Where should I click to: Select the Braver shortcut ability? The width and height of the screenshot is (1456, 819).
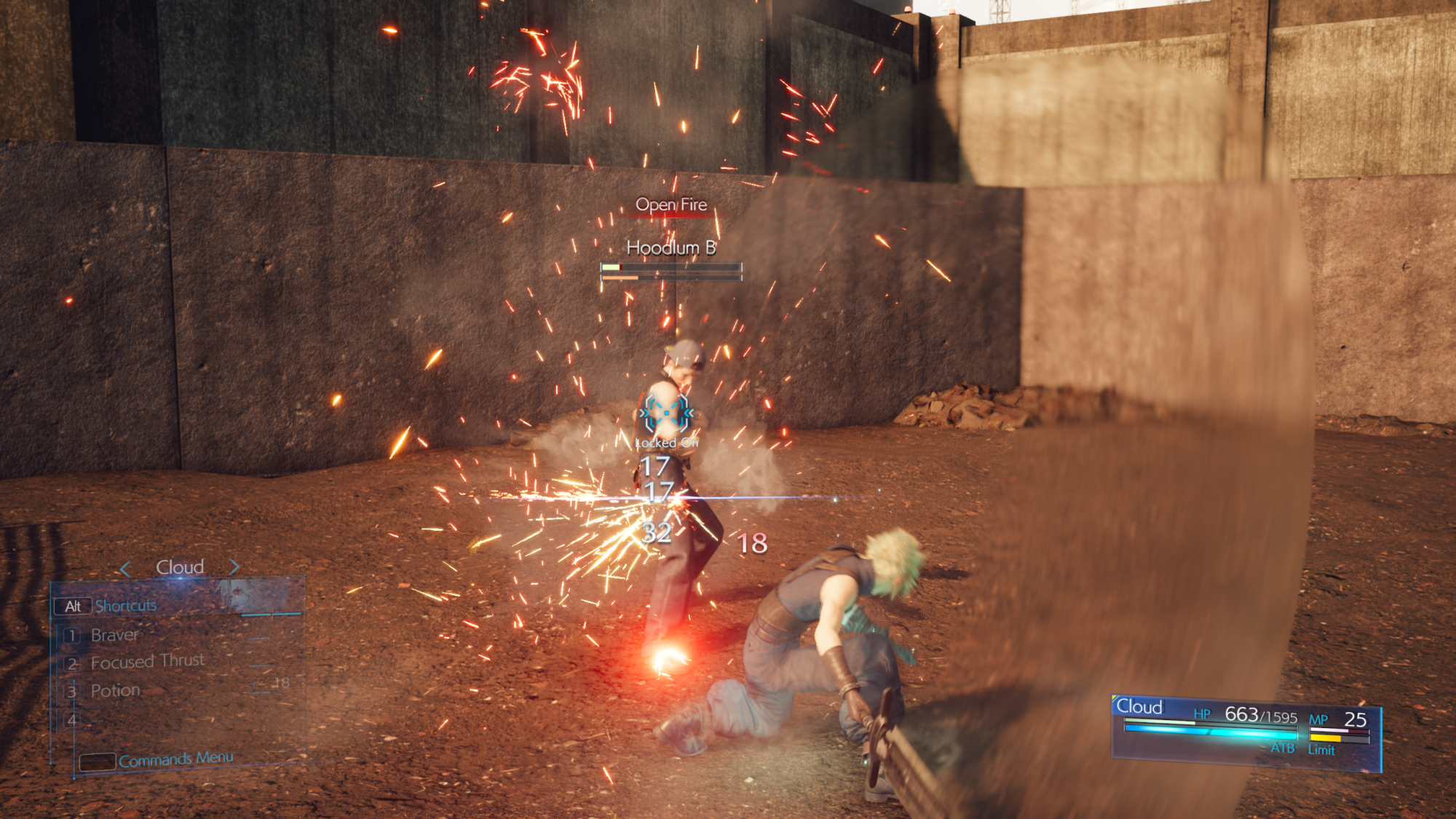114,635
